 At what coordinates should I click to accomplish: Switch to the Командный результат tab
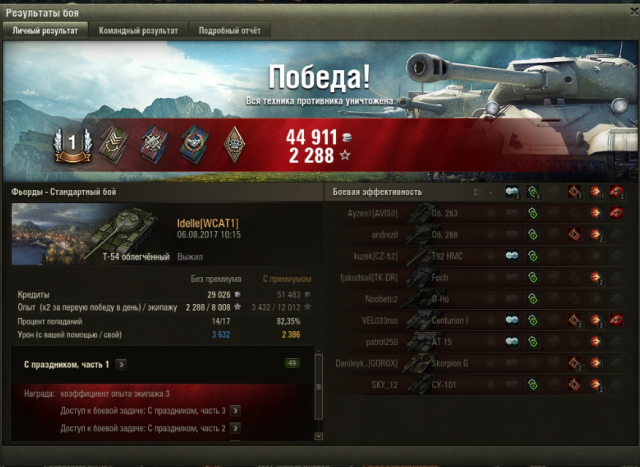pyautogui.click(x=138, y=31)
